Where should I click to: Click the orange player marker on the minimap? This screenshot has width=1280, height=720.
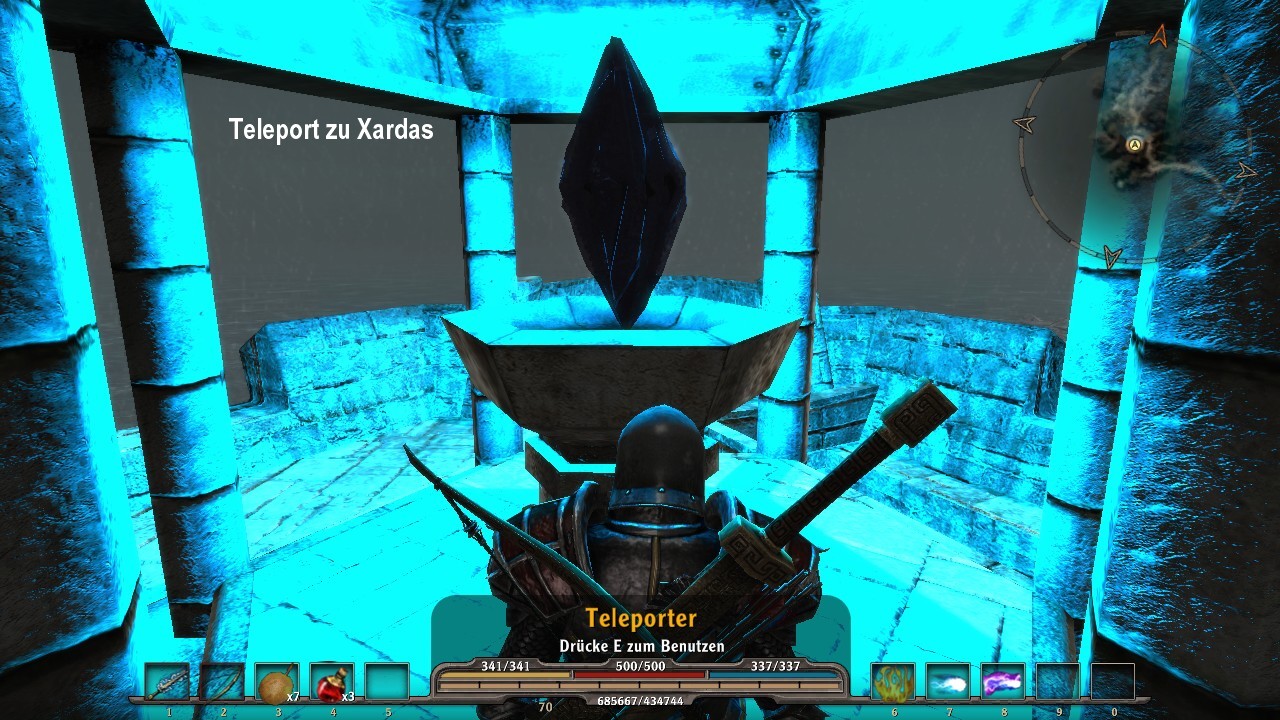tap(1134, 146)
